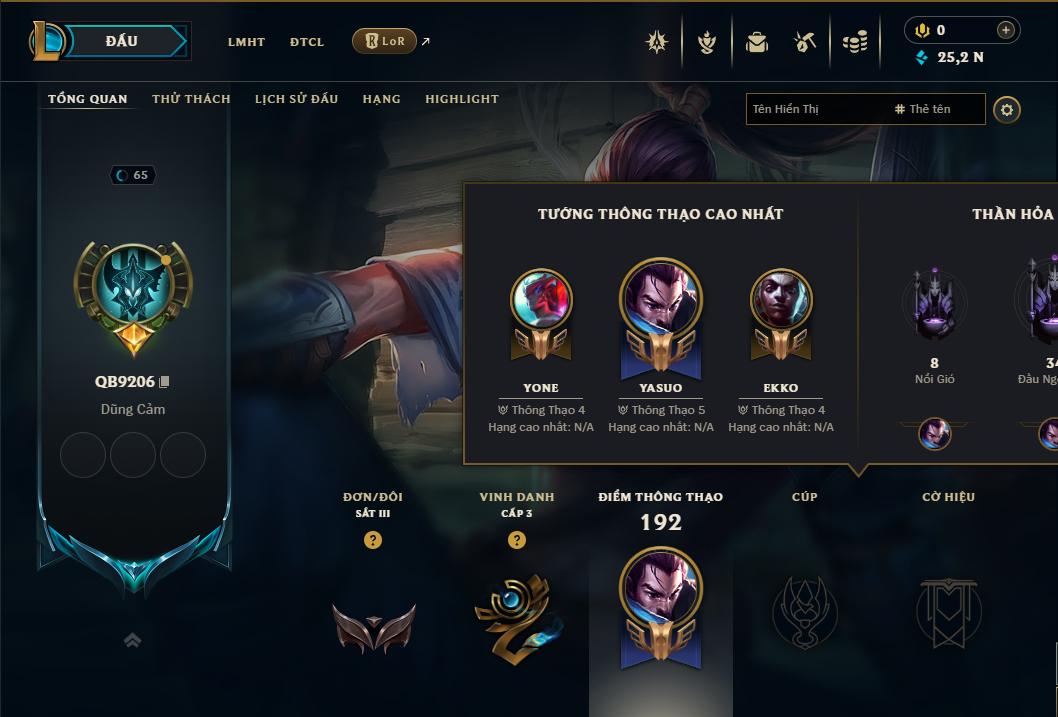This screenshot has height=717, width=1058.
Task: Show the Highlight tab
Action: point(461,99)
